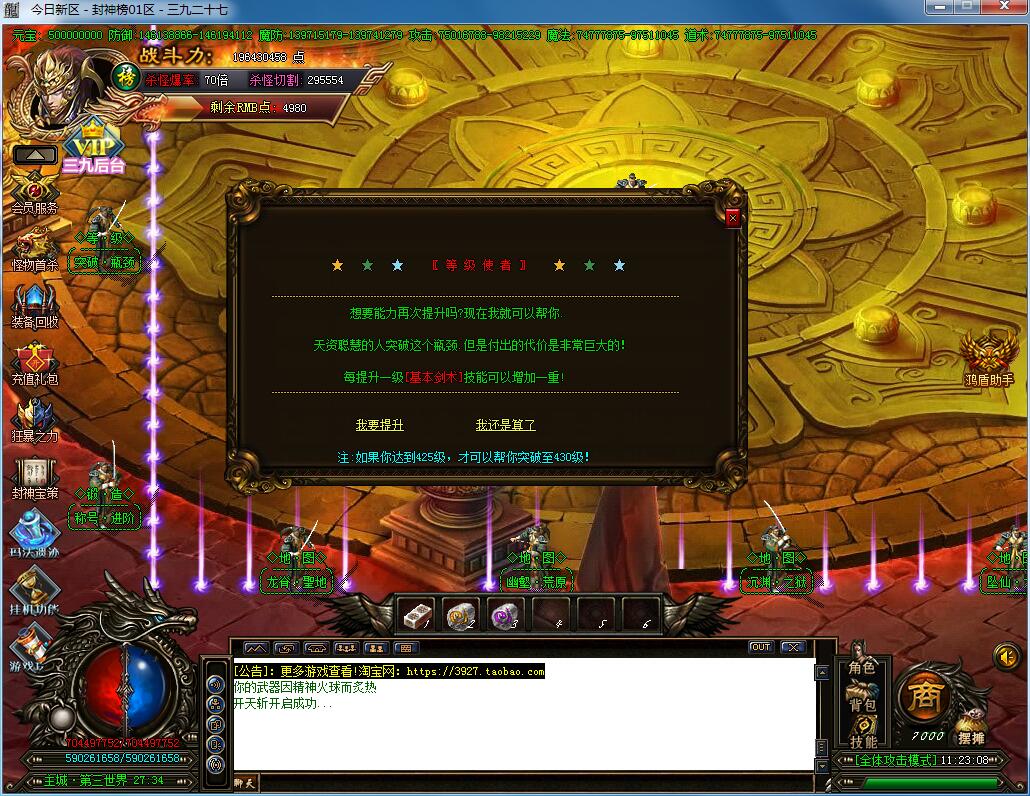Use the white tile item in hotbar slot 1
1030x796 pixels.
[415, 615]
